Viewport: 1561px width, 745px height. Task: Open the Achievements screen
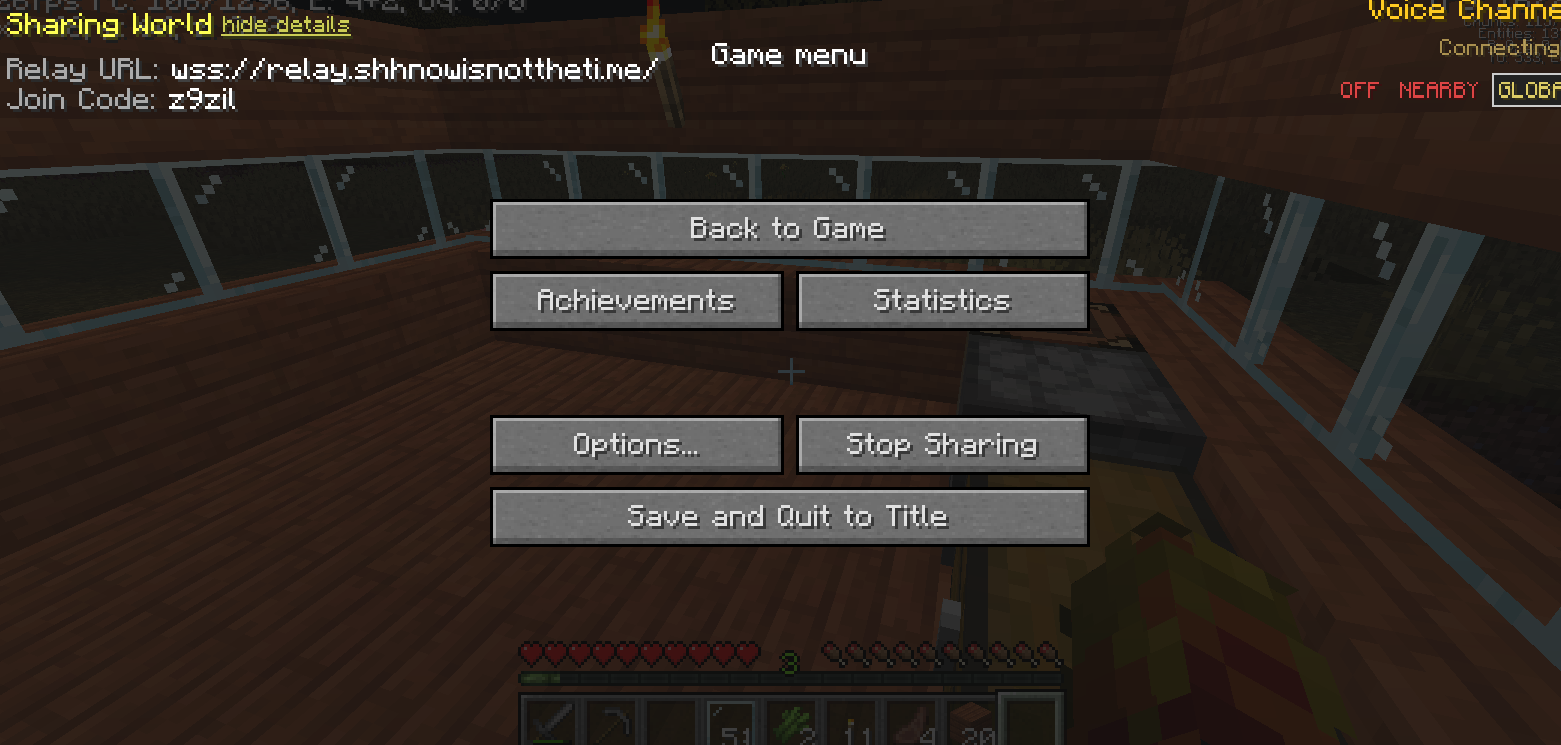(x=636, y=301)
